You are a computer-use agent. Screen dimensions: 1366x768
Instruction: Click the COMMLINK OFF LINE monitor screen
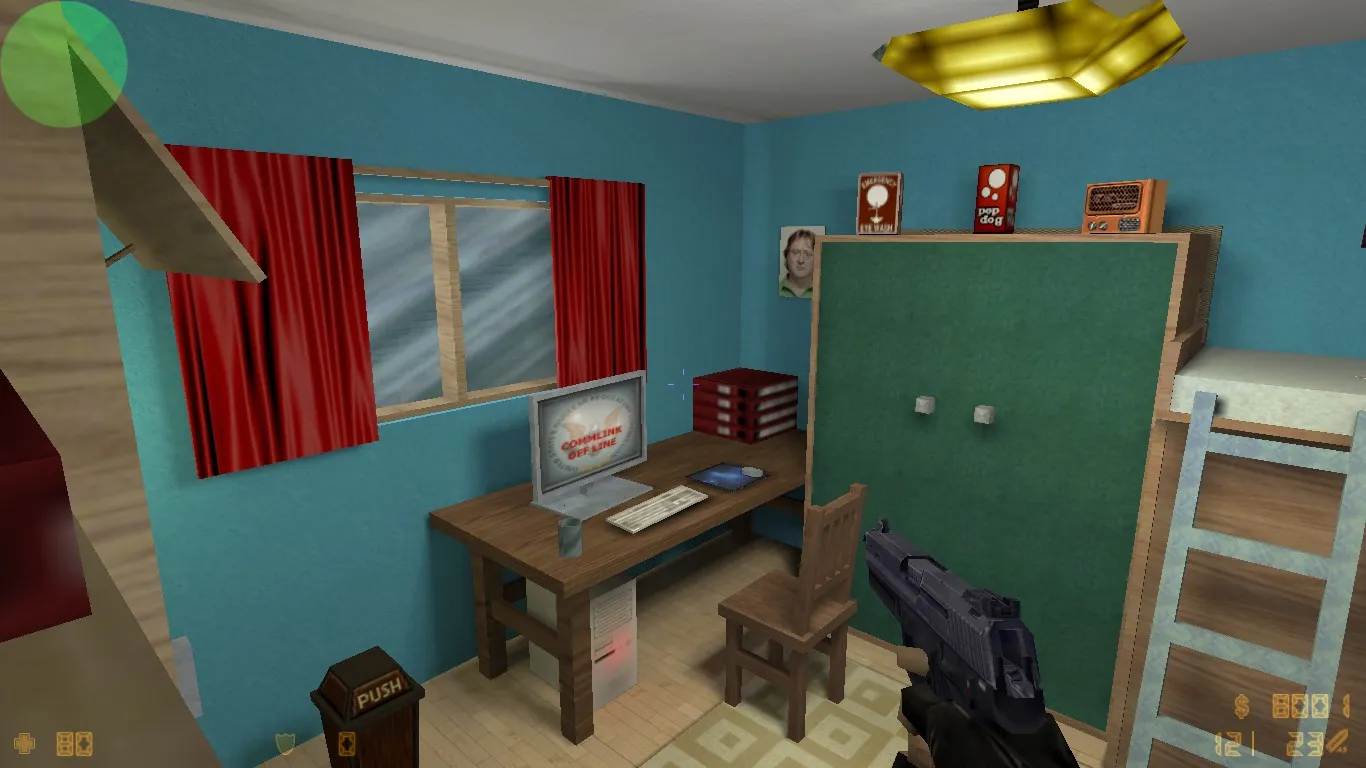[x=590, y=432]
